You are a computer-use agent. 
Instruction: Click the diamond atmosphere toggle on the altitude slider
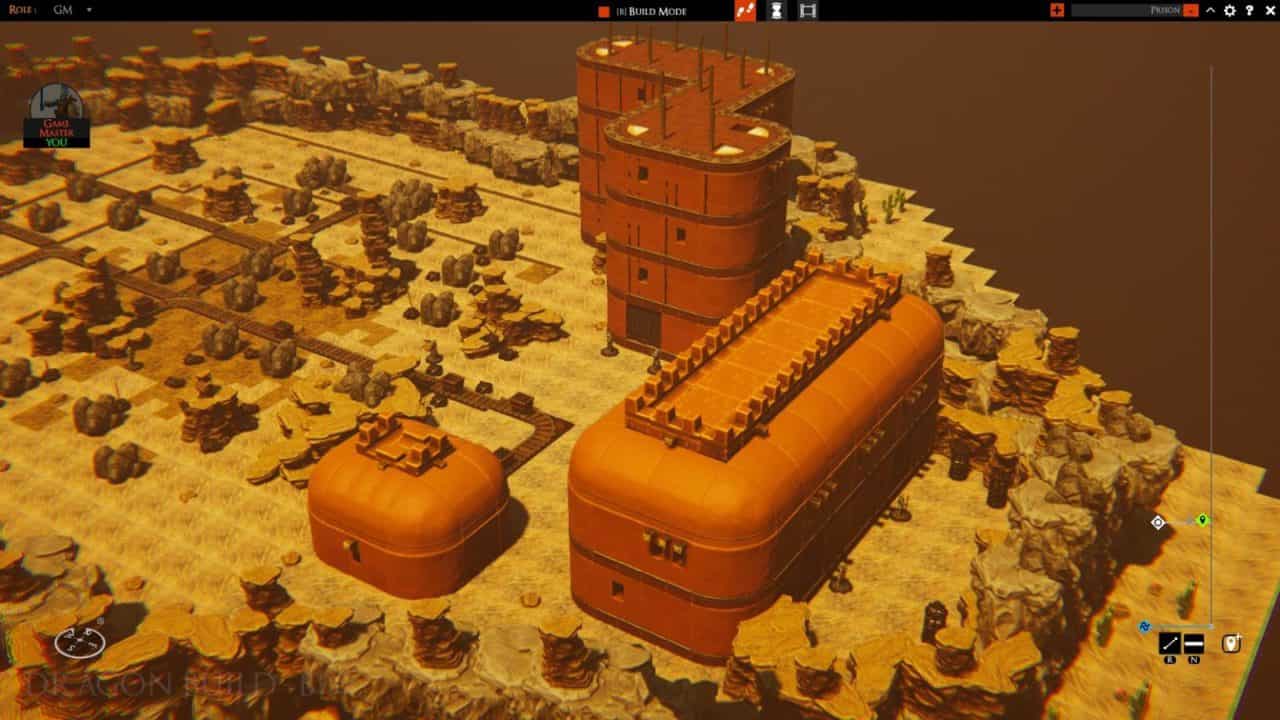(x=1158, y=522)
